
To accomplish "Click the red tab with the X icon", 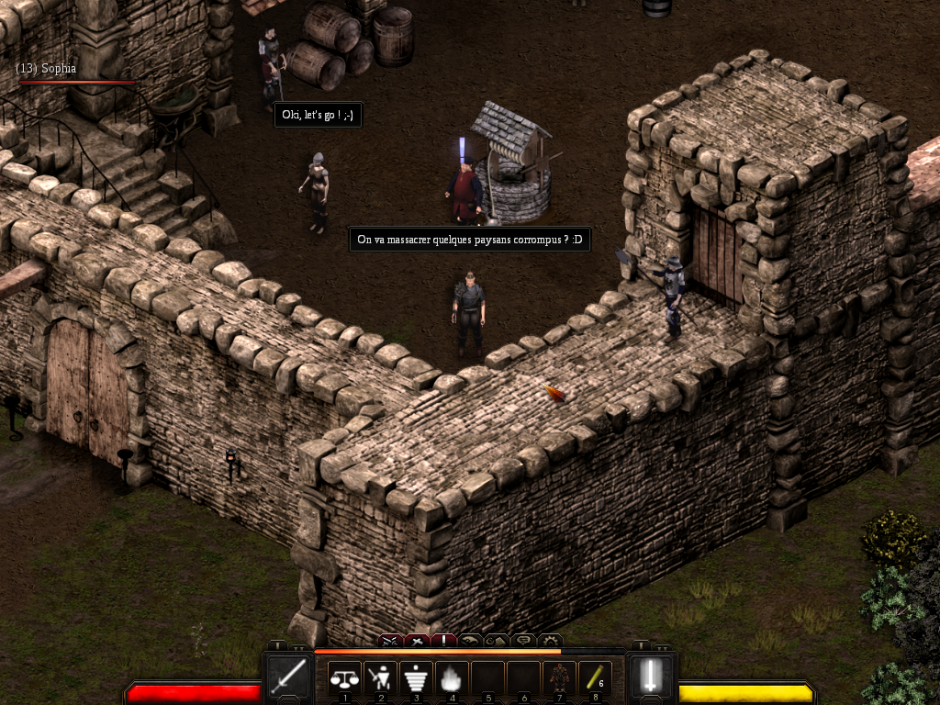I will [417, 640].
